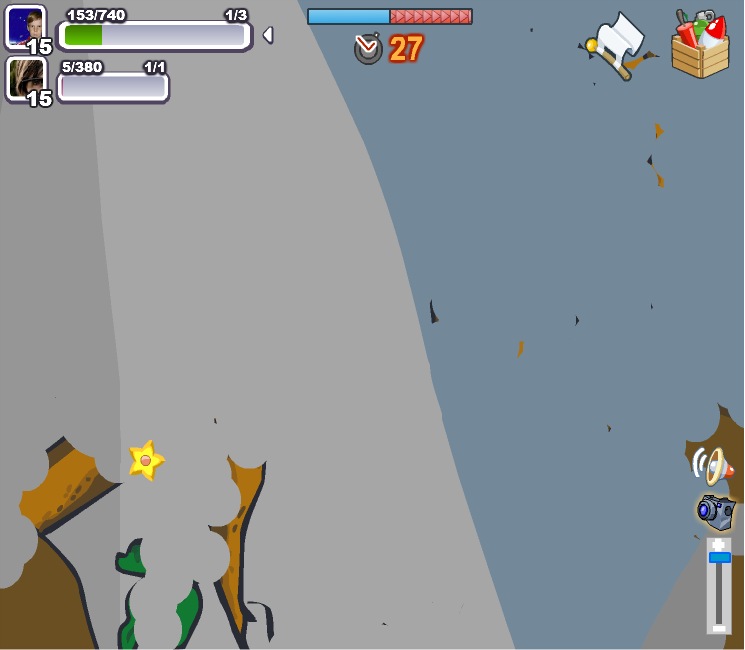Click the camera icon
This screenshot has height=650, width=745.
716,511
